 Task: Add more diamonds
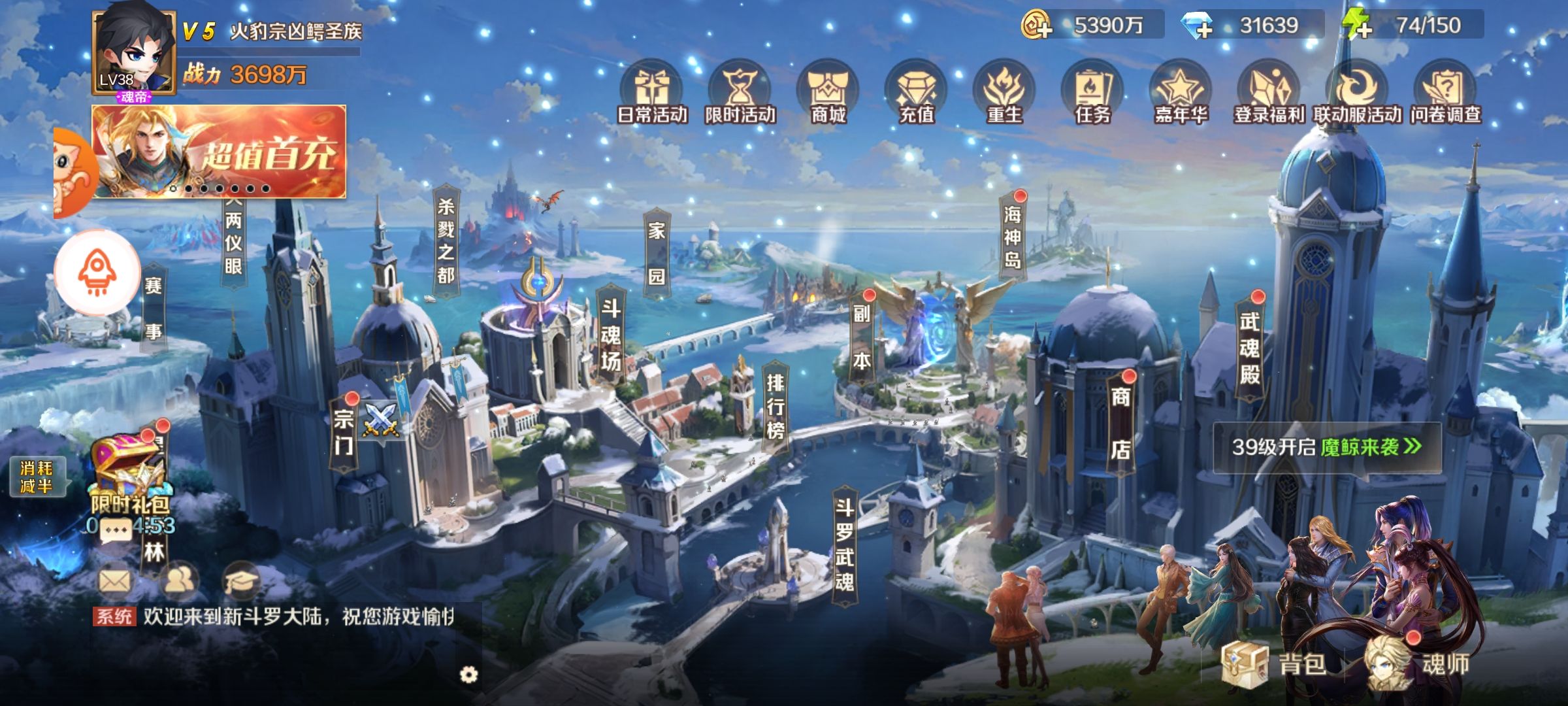1197,26
